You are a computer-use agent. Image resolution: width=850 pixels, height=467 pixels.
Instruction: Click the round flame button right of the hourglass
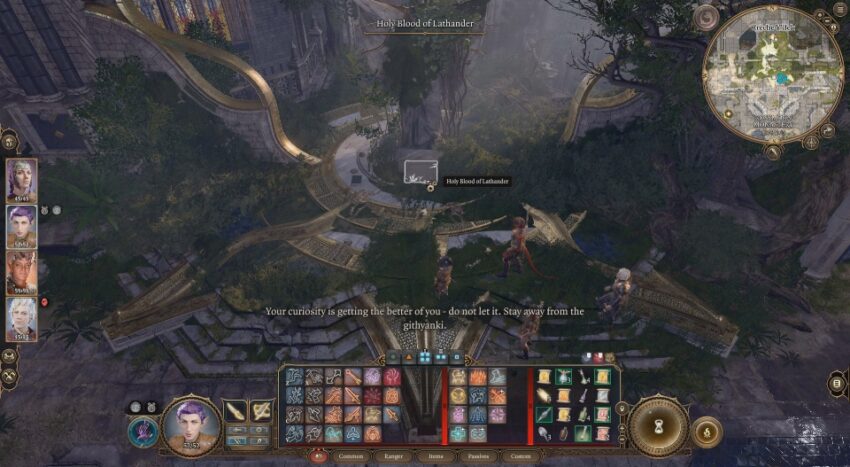(x=706, y=432)
